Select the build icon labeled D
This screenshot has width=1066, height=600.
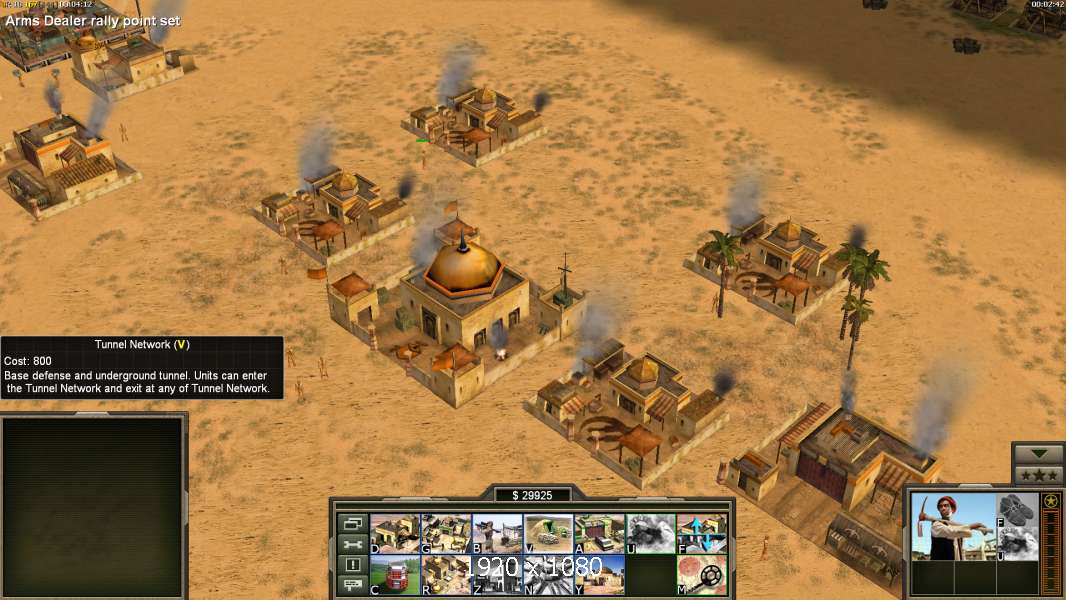(395, 534)
